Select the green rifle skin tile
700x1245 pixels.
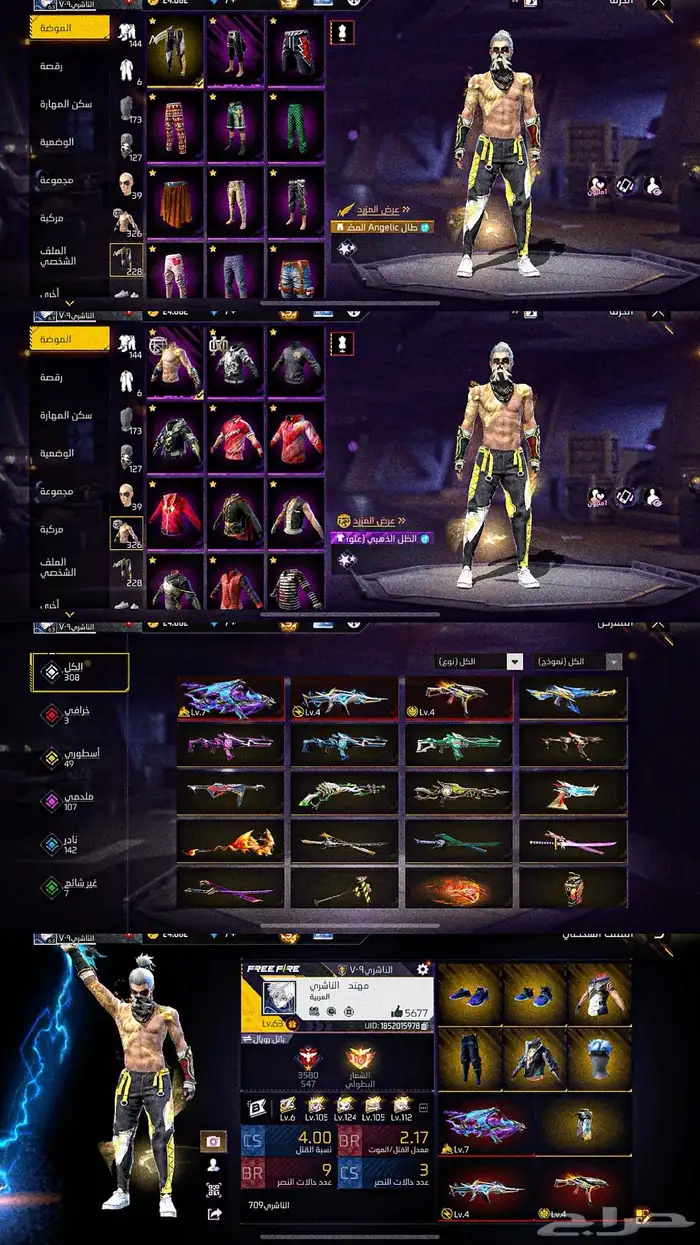pyautogui.click(x=459, y=745)
